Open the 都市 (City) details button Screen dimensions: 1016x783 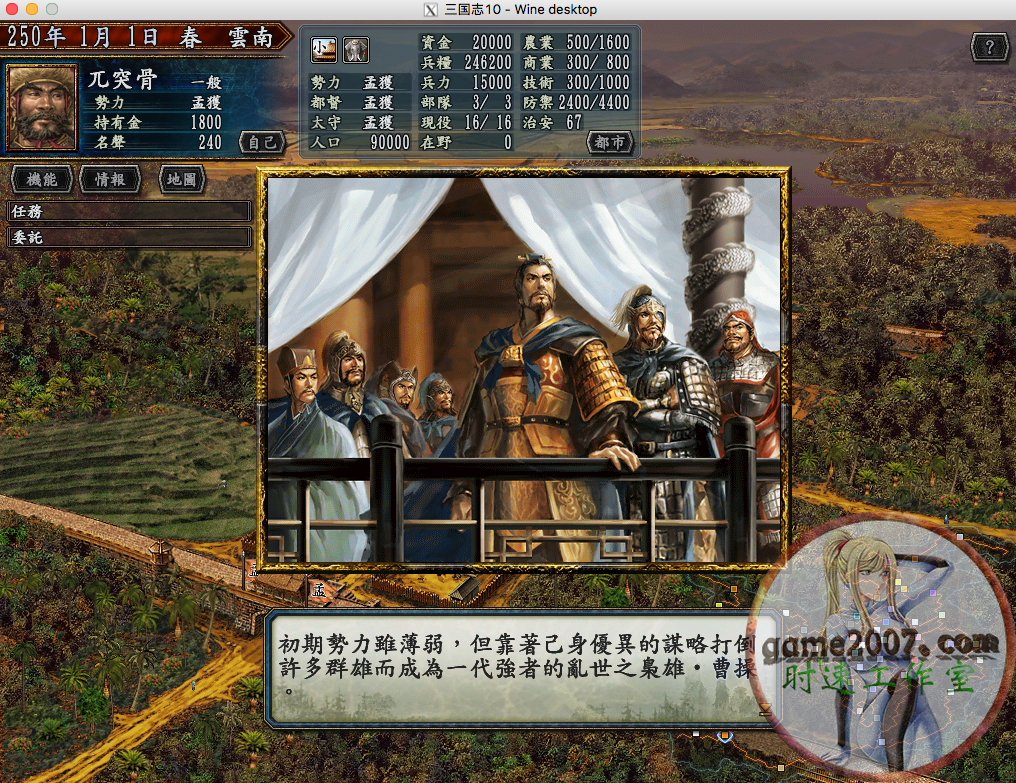tap(609, 143)
